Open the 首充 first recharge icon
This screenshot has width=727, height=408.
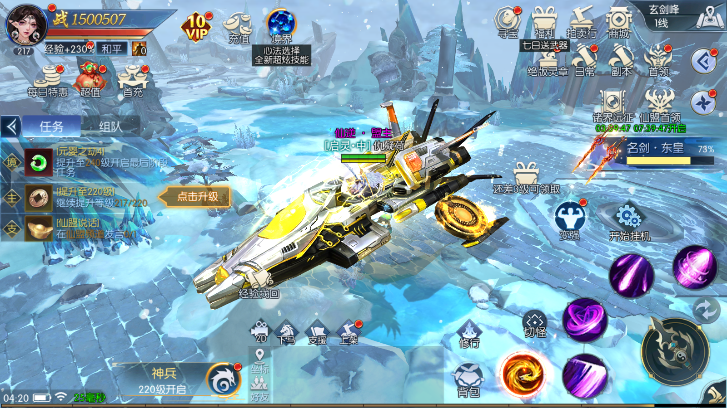point(133,76)
